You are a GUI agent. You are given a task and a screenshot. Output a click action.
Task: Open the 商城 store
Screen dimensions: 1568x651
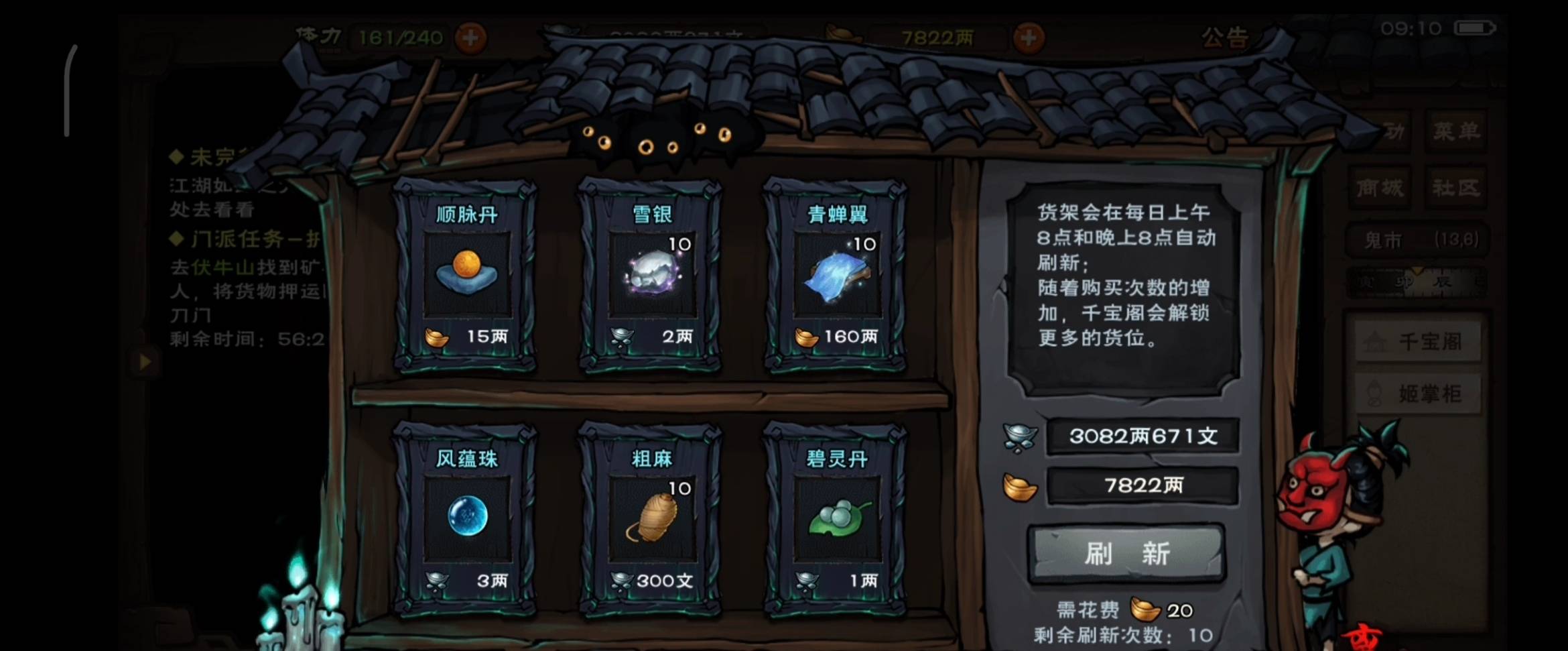[x=1380, y=188]
